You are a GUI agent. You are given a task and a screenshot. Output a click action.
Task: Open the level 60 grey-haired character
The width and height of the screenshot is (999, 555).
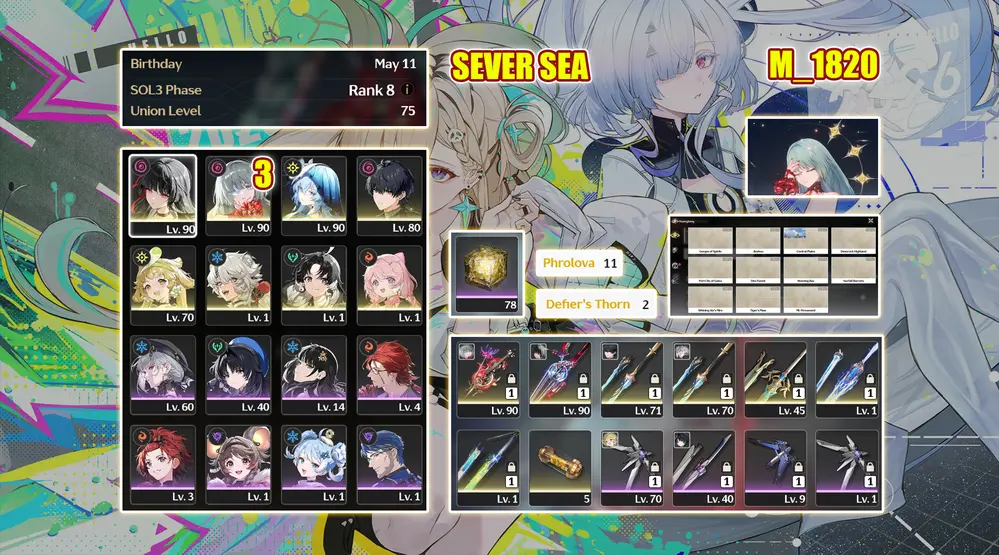pyautogui.click(x=163, y=374)
